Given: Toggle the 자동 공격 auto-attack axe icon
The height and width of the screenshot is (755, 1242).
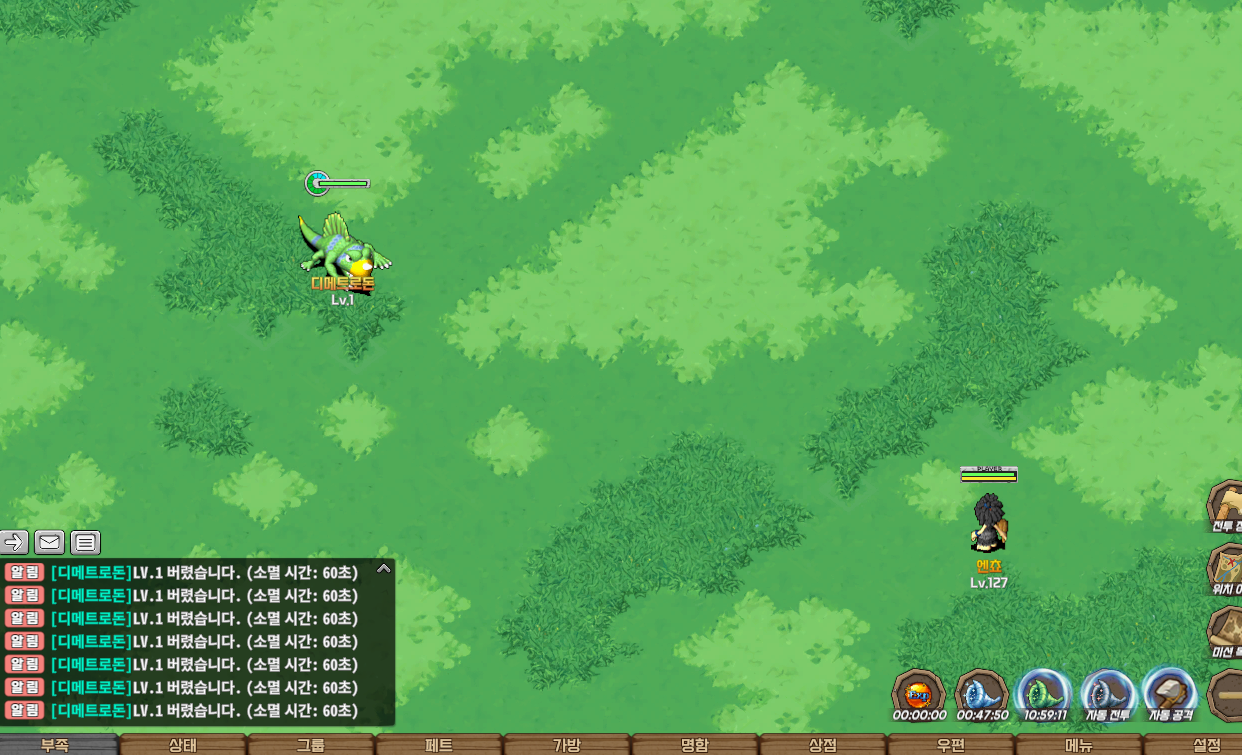Looking at the screenshot, I should point(1169,693).
